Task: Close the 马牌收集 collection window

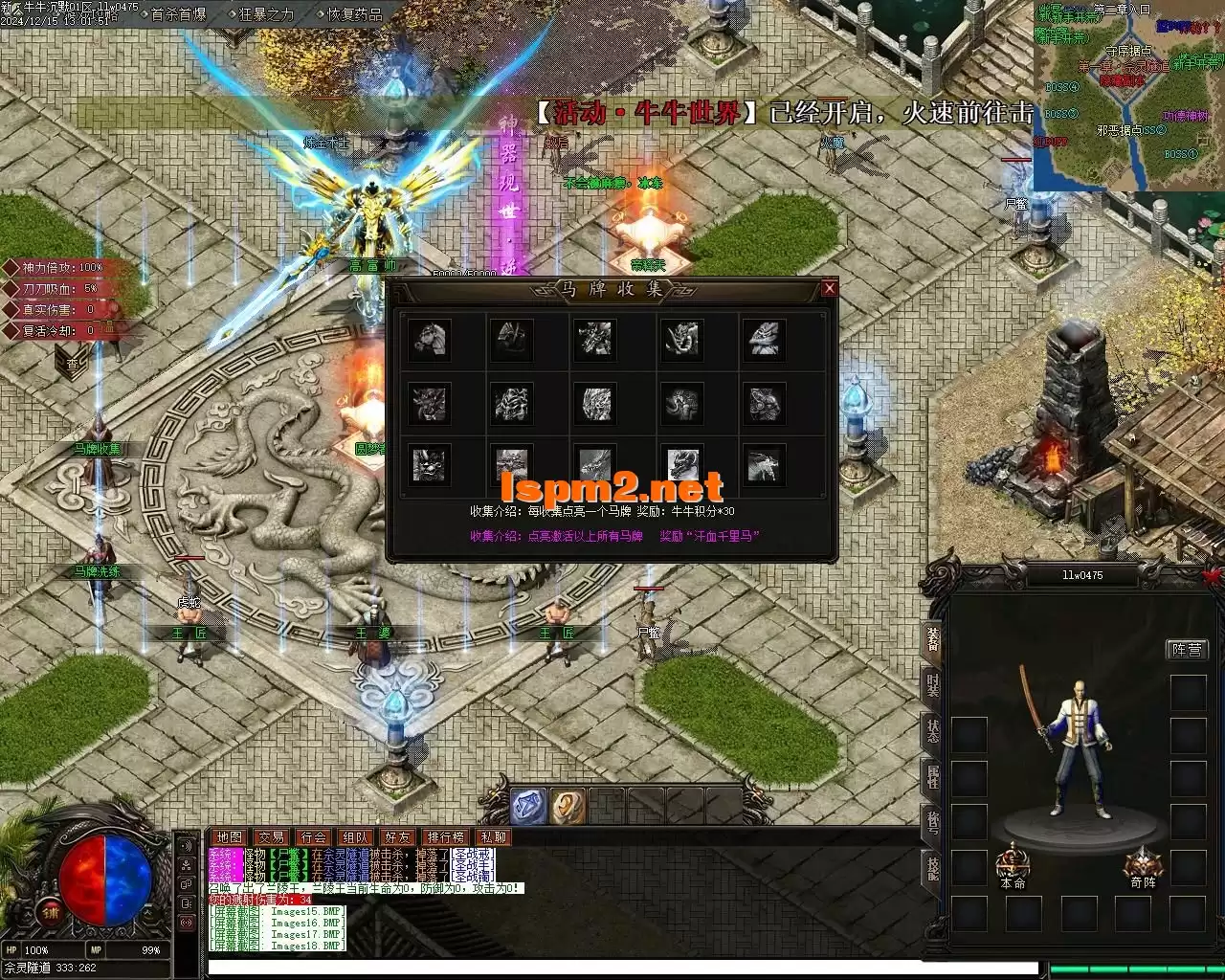Action: 830,288
